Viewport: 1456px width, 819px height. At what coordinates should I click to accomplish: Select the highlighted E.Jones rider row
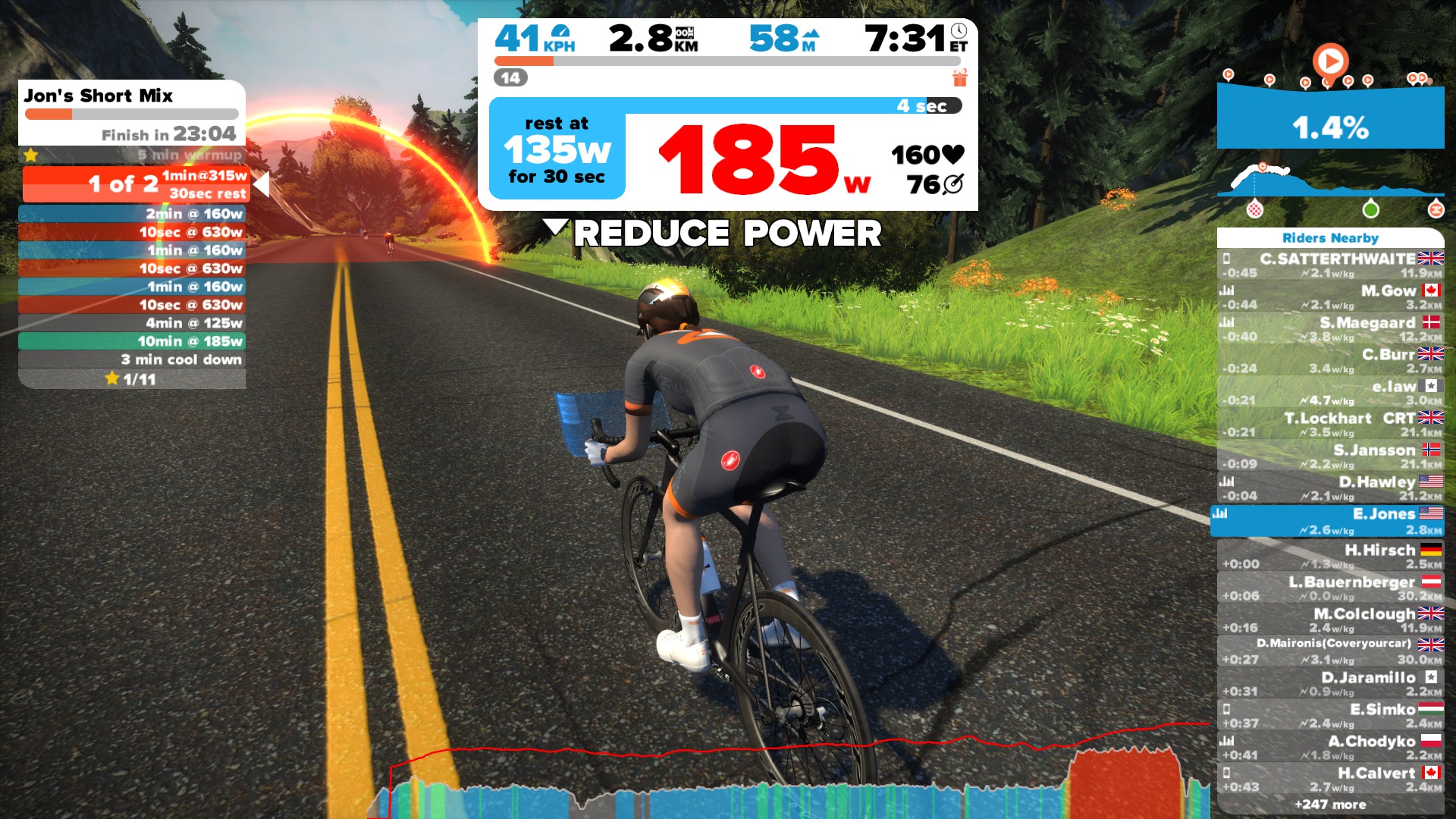click(1329, 521)
